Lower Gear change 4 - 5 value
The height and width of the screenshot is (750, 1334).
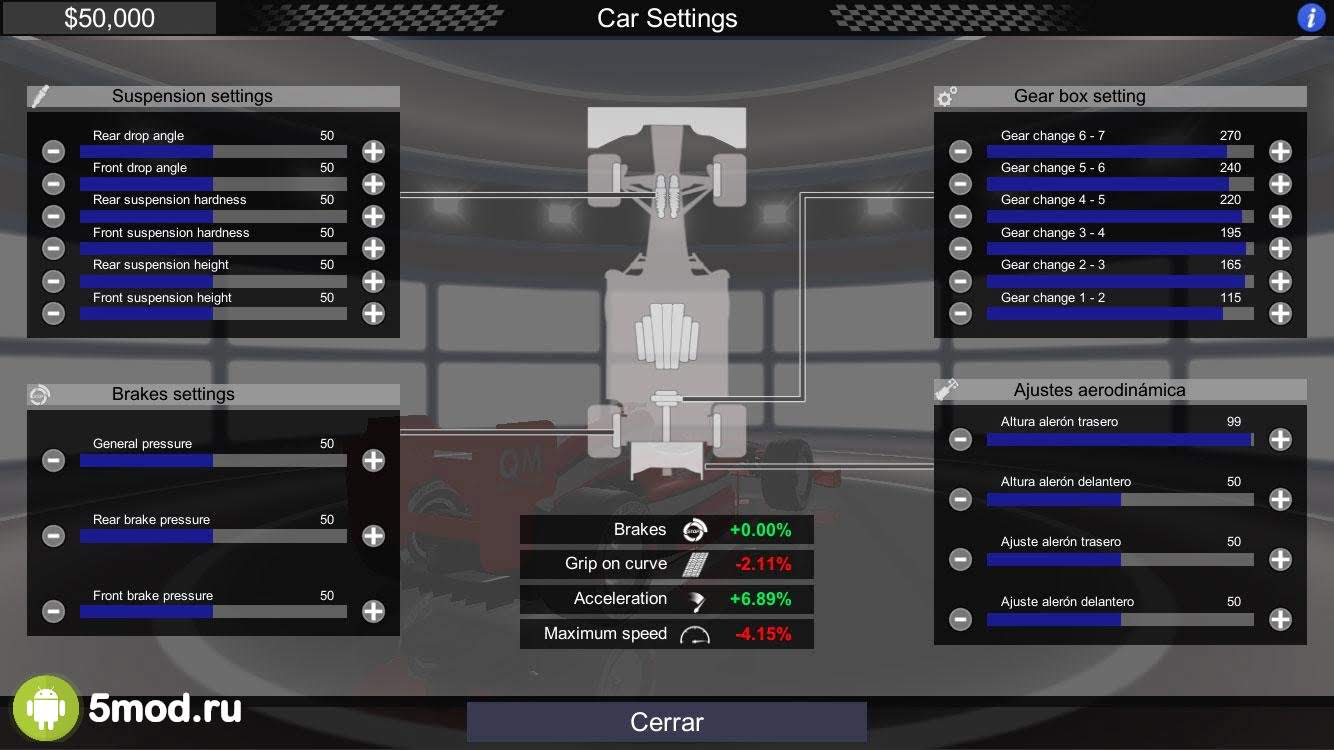coord(960,216)
